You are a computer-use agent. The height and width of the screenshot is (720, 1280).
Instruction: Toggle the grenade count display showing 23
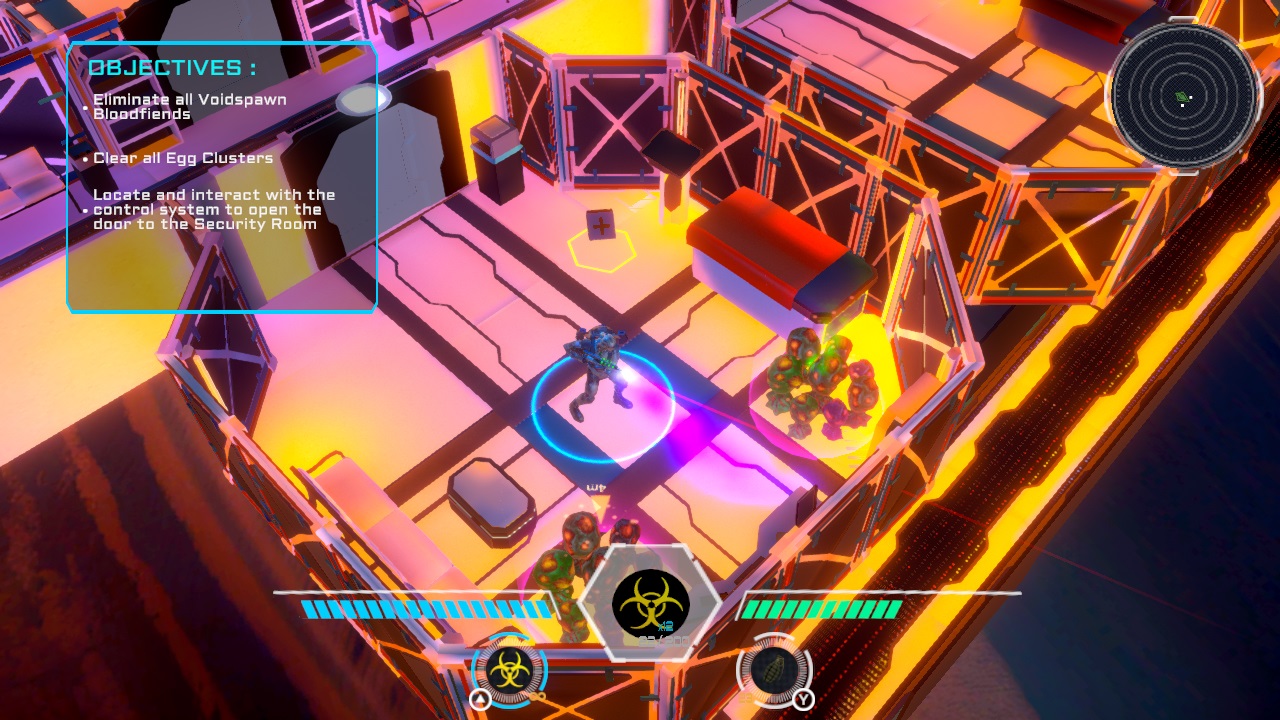[745, 697]
